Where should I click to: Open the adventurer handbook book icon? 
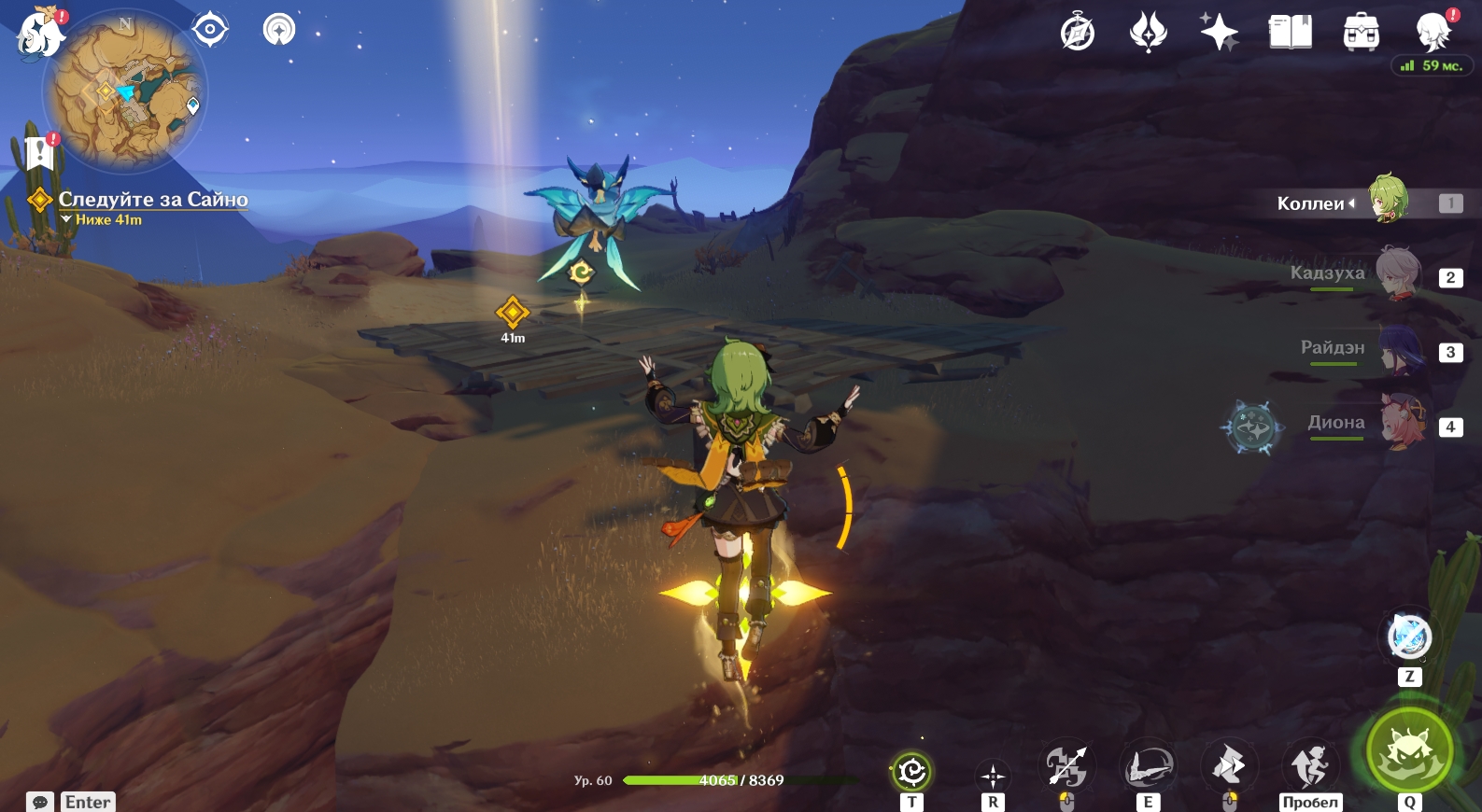1290,34
